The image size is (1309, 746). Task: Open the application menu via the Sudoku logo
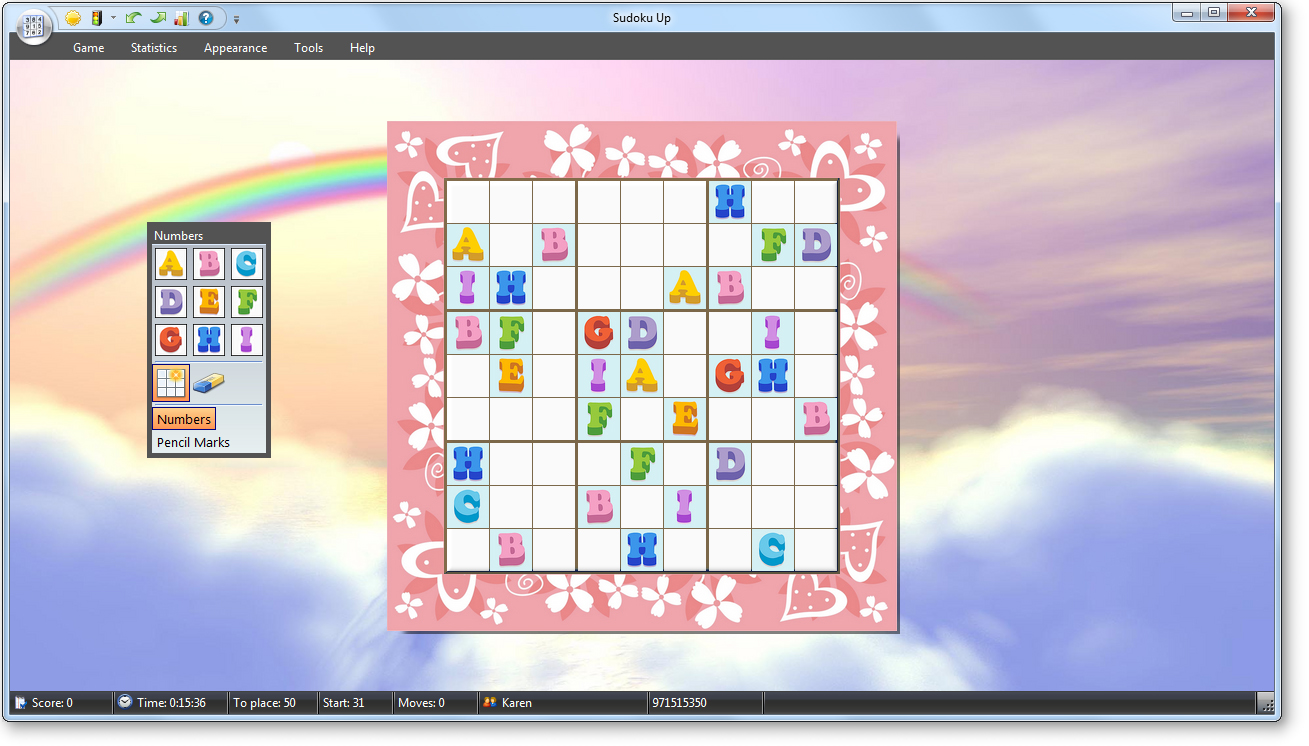33,27
